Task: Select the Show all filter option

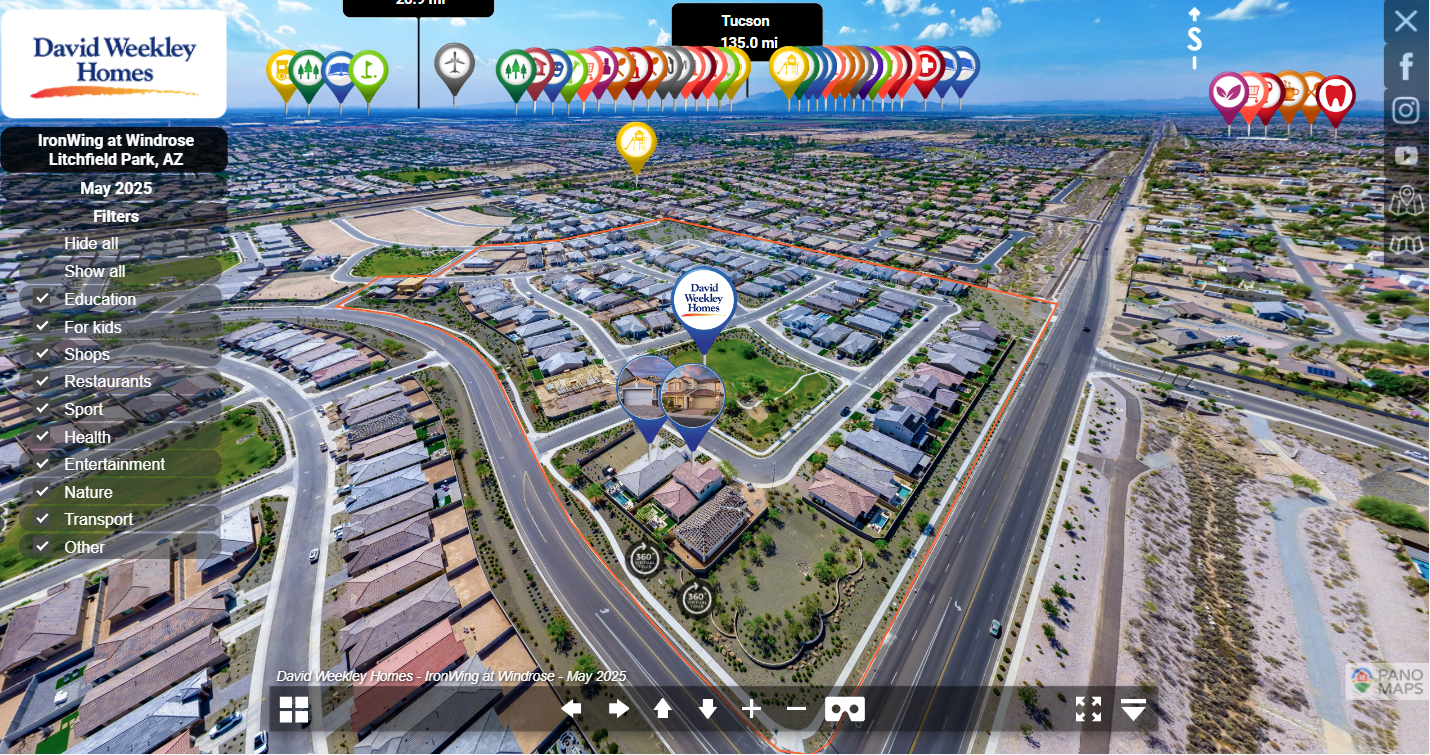Action: 95,271
